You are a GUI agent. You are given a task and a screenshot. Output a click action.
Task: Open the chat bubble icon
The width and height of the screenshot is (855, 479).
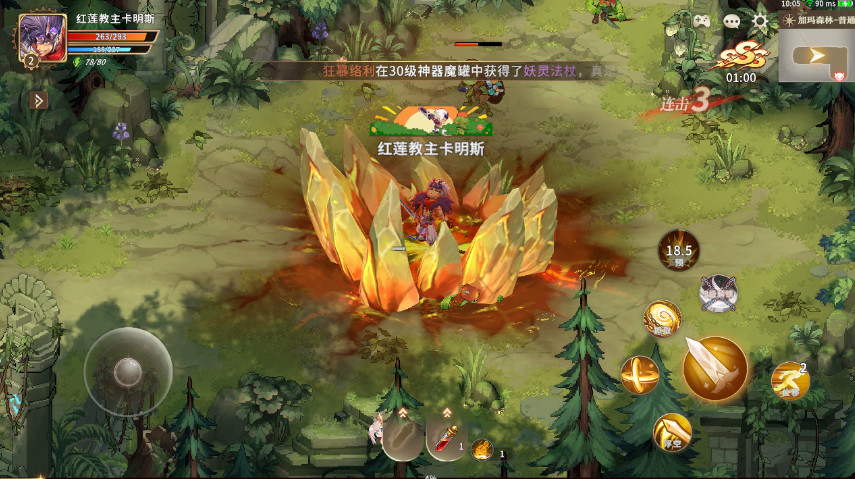731,21
